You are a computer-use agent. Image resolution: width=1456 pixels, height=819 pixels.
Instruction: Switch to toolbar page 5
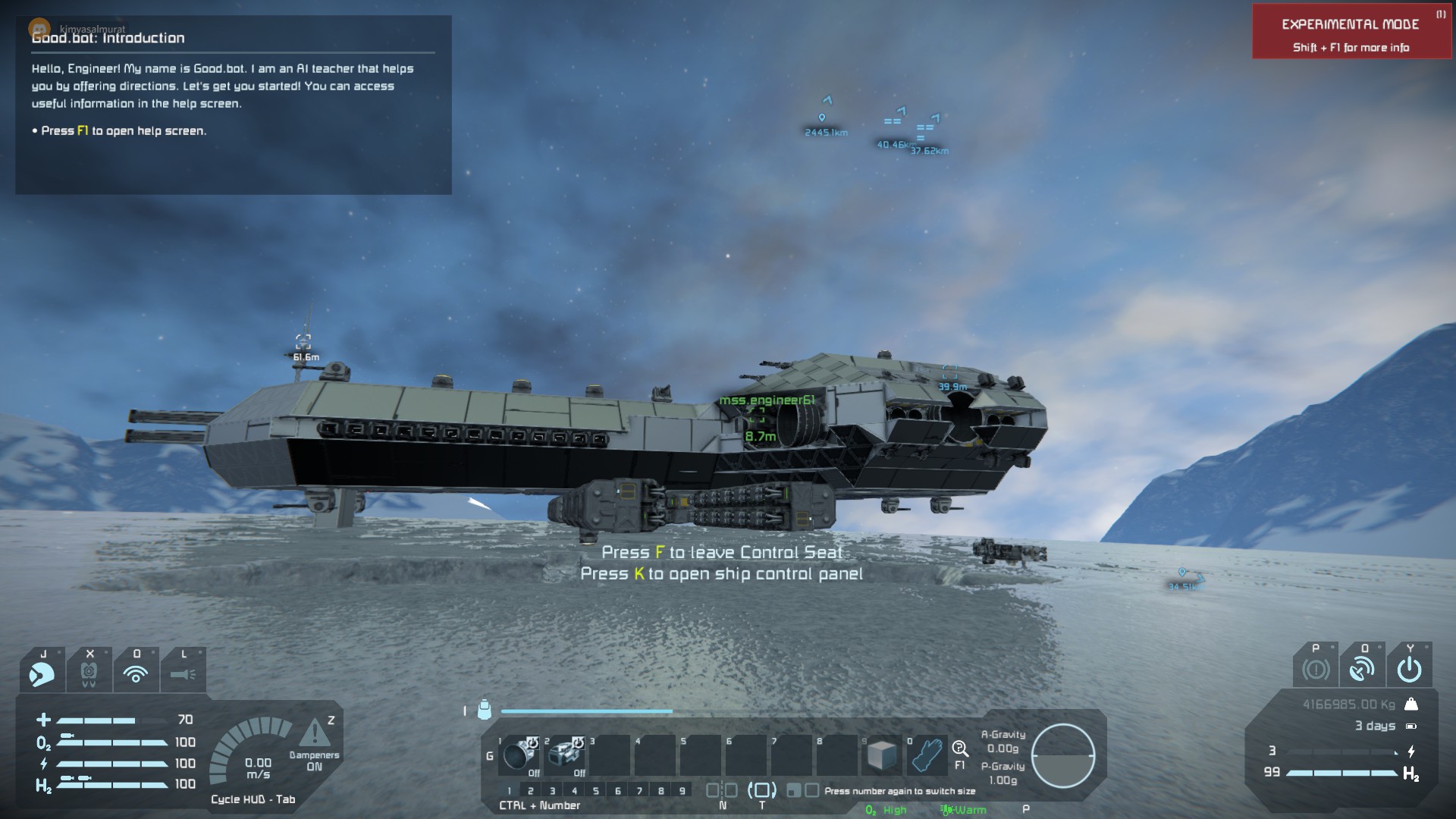[596, 791]
